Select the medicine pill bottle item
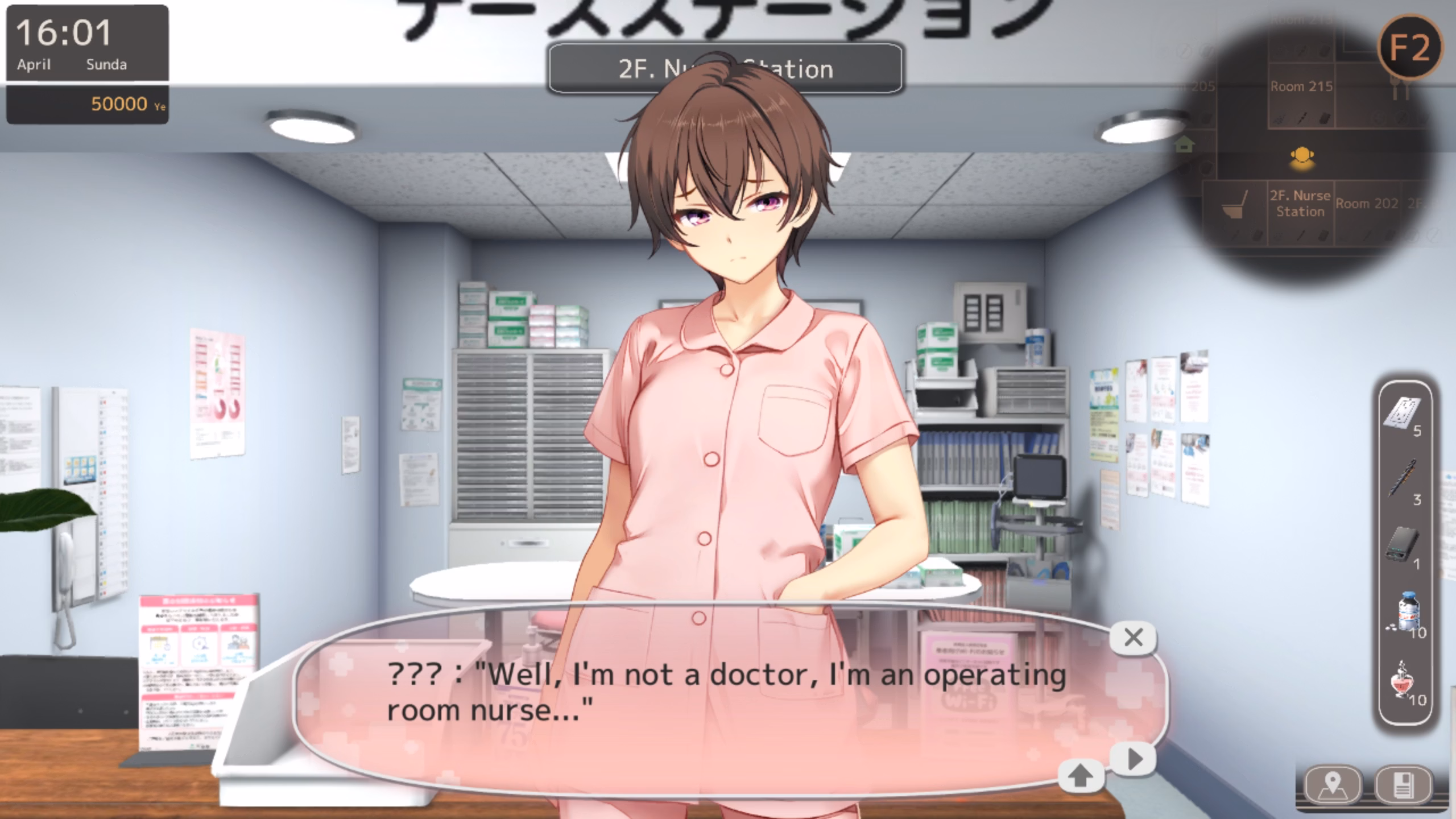Viewport: 1456px width, 819px height. 1407,611
